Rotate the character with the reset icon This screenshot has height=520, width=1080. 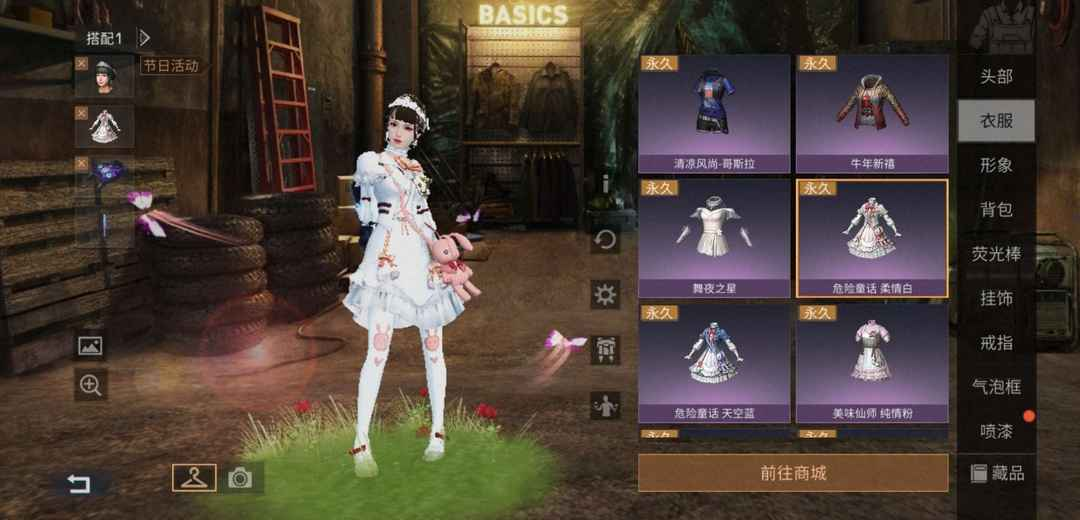point(605,240)
